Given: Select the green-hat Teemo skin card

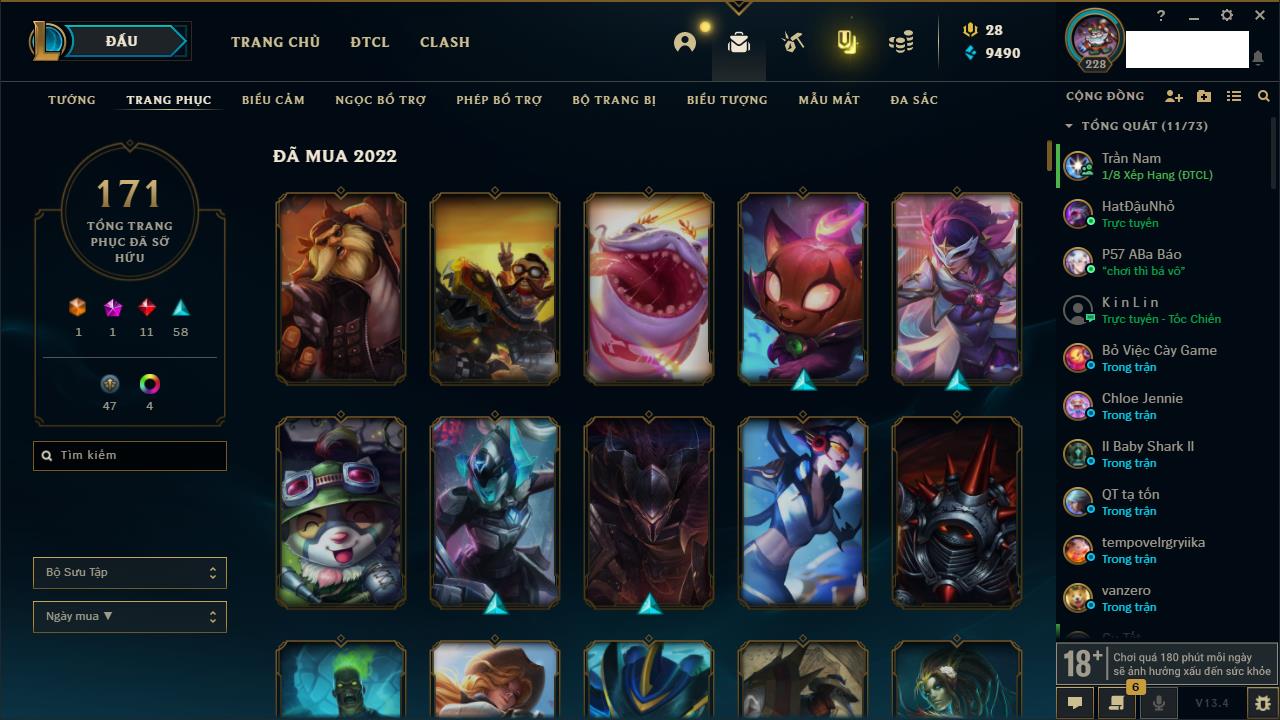Looking at the screenshot, I should pos(341,512).
